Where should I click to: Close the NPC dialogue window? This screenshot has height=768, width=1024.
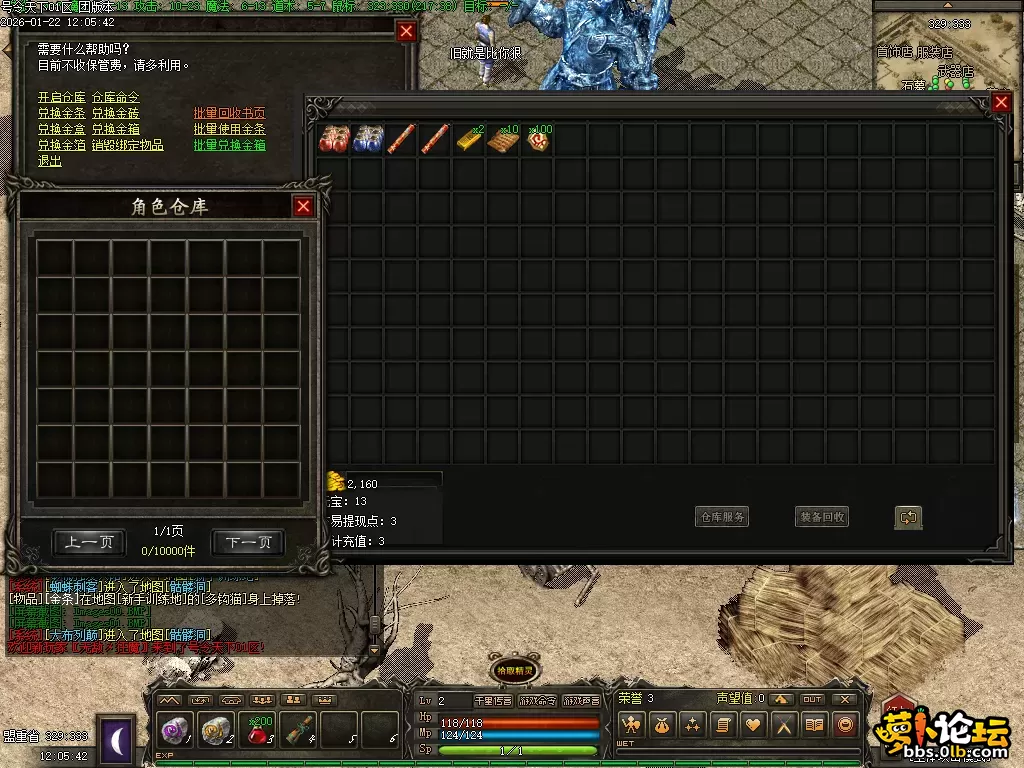pyautogui.click(x=406, y=31)
